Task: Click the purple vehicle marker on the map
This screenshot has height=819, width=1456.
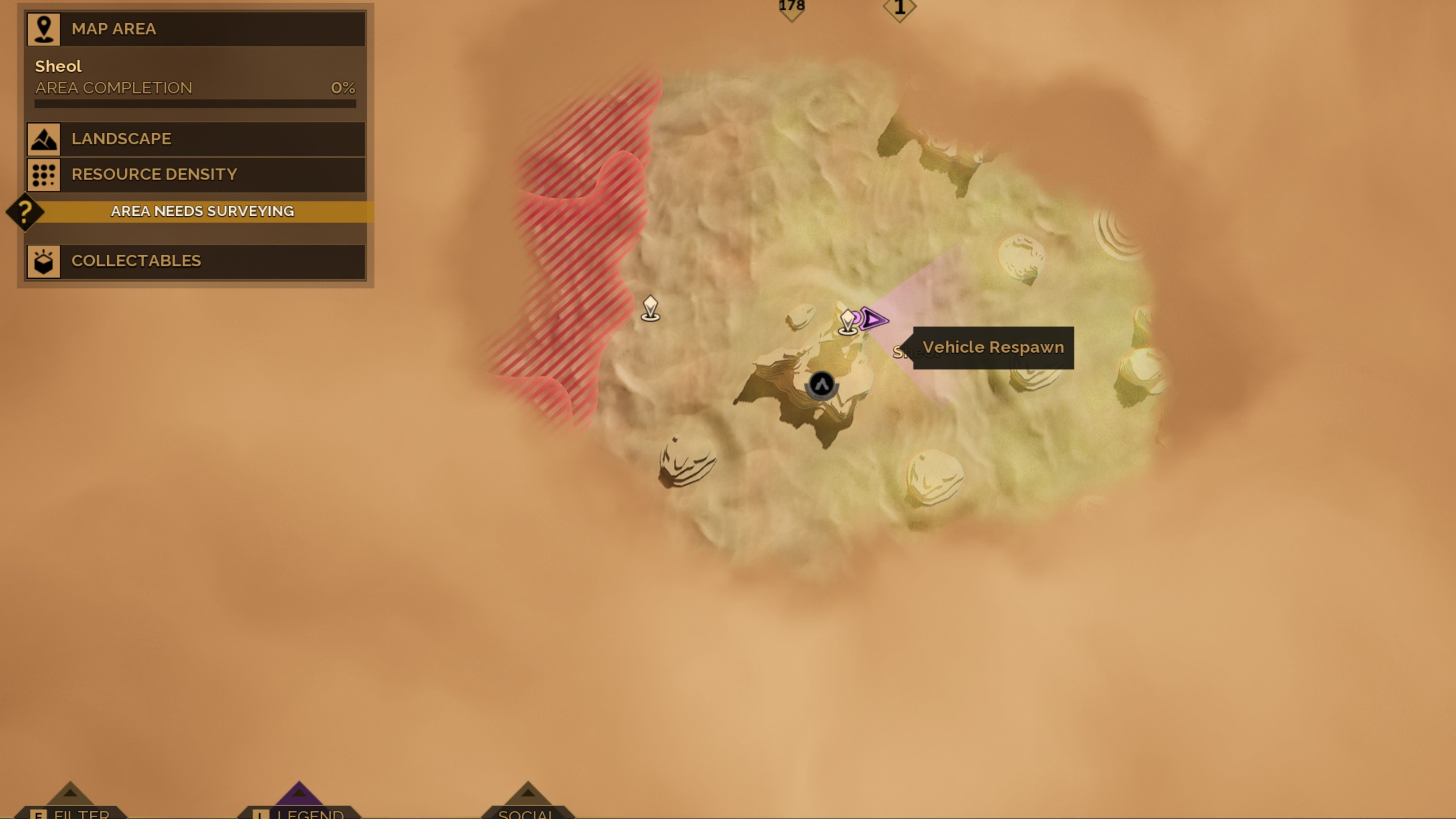Action: click(873, 320)
